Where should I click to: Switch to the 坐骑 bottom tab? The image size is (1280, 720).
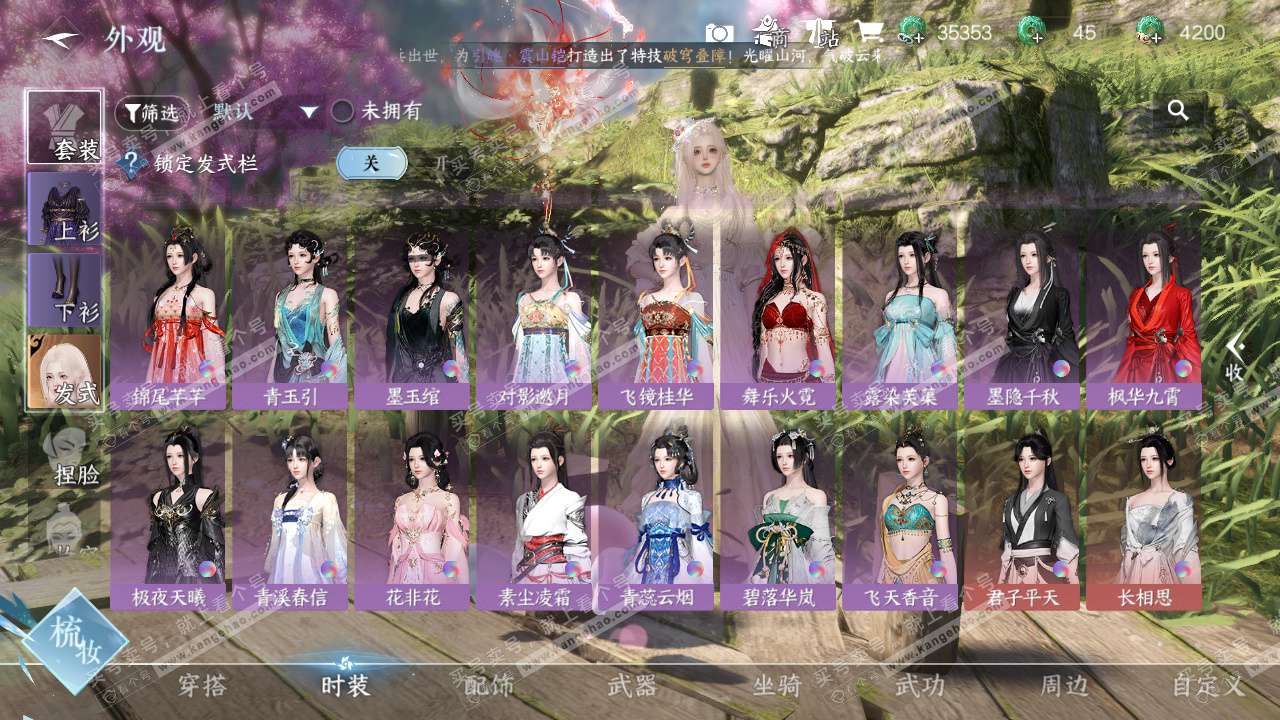777,685
